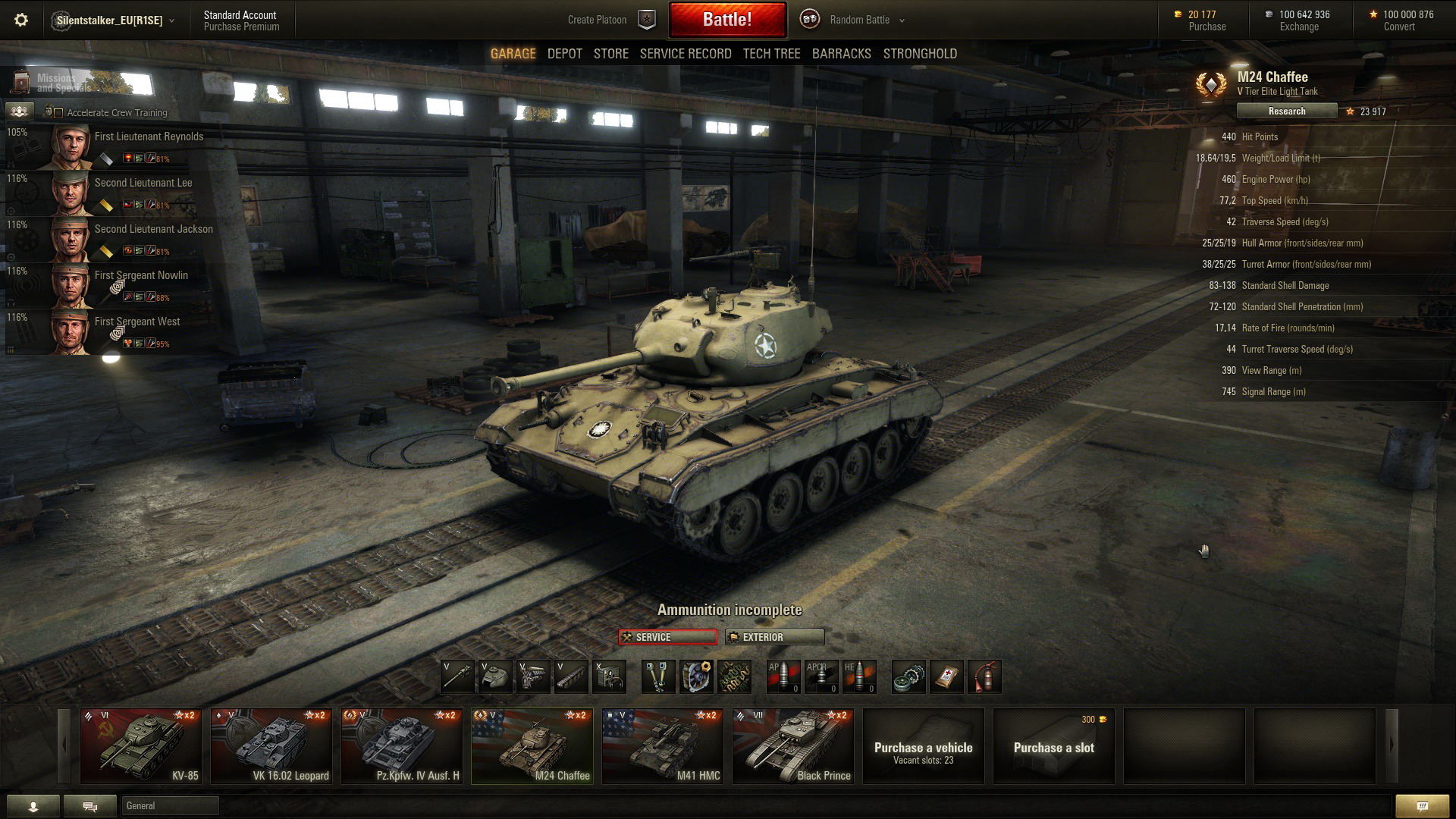Switch to the Depot tab

coord(564,54)
